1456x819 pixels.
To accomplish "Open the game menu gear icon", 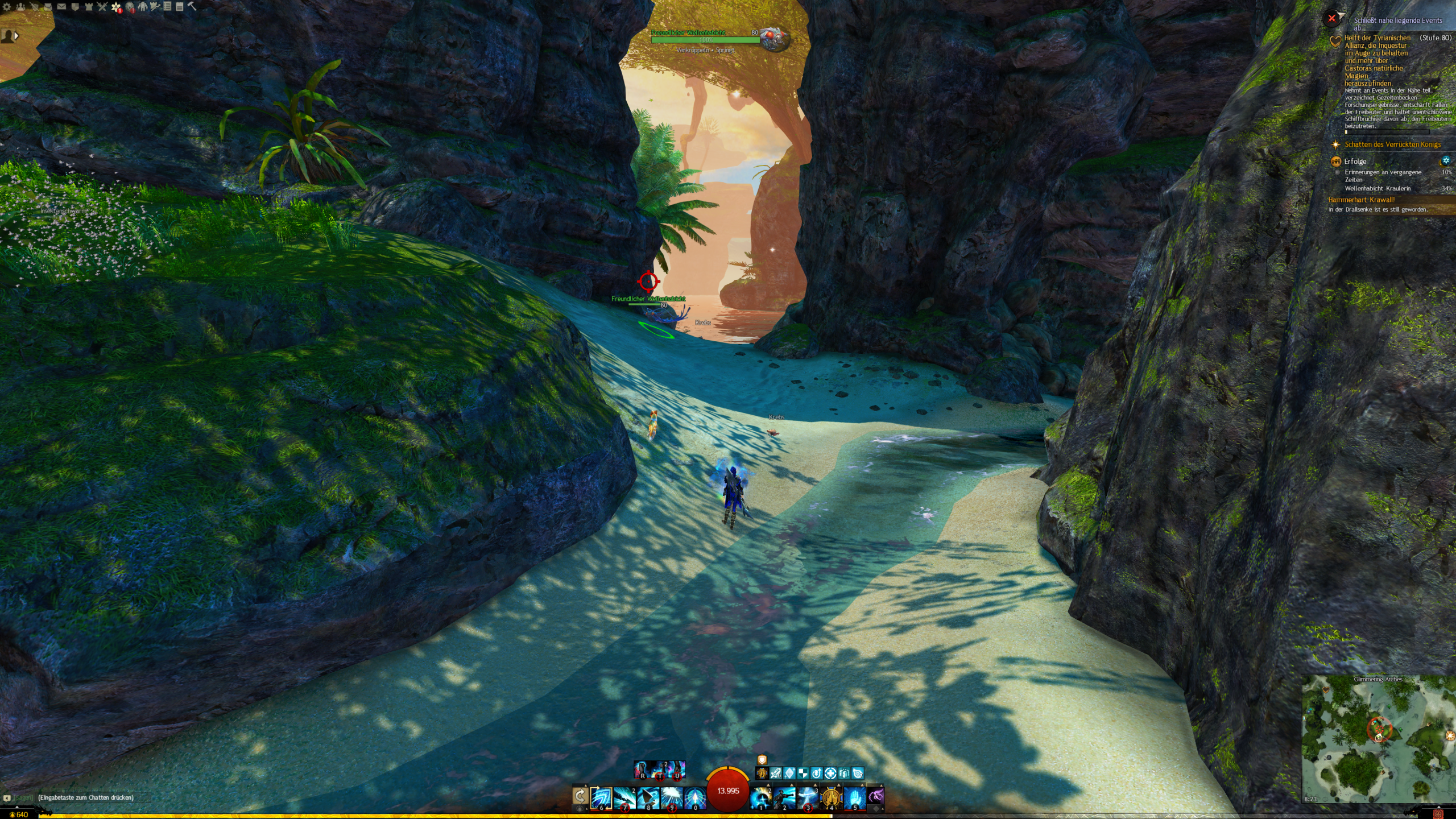I will 7,7.
